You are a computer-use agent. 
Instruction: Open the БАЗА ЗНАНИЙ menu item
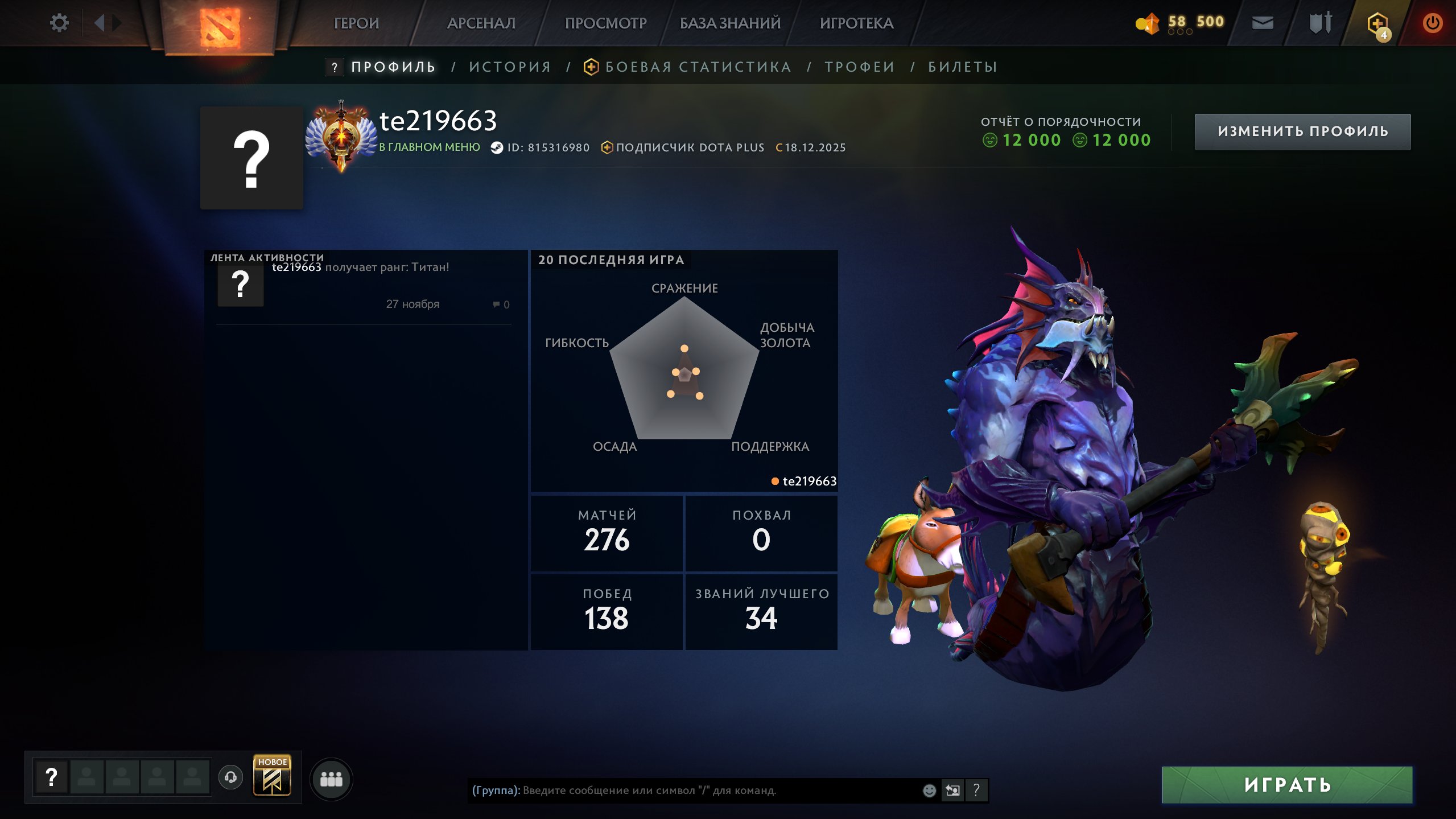[729, 23]
